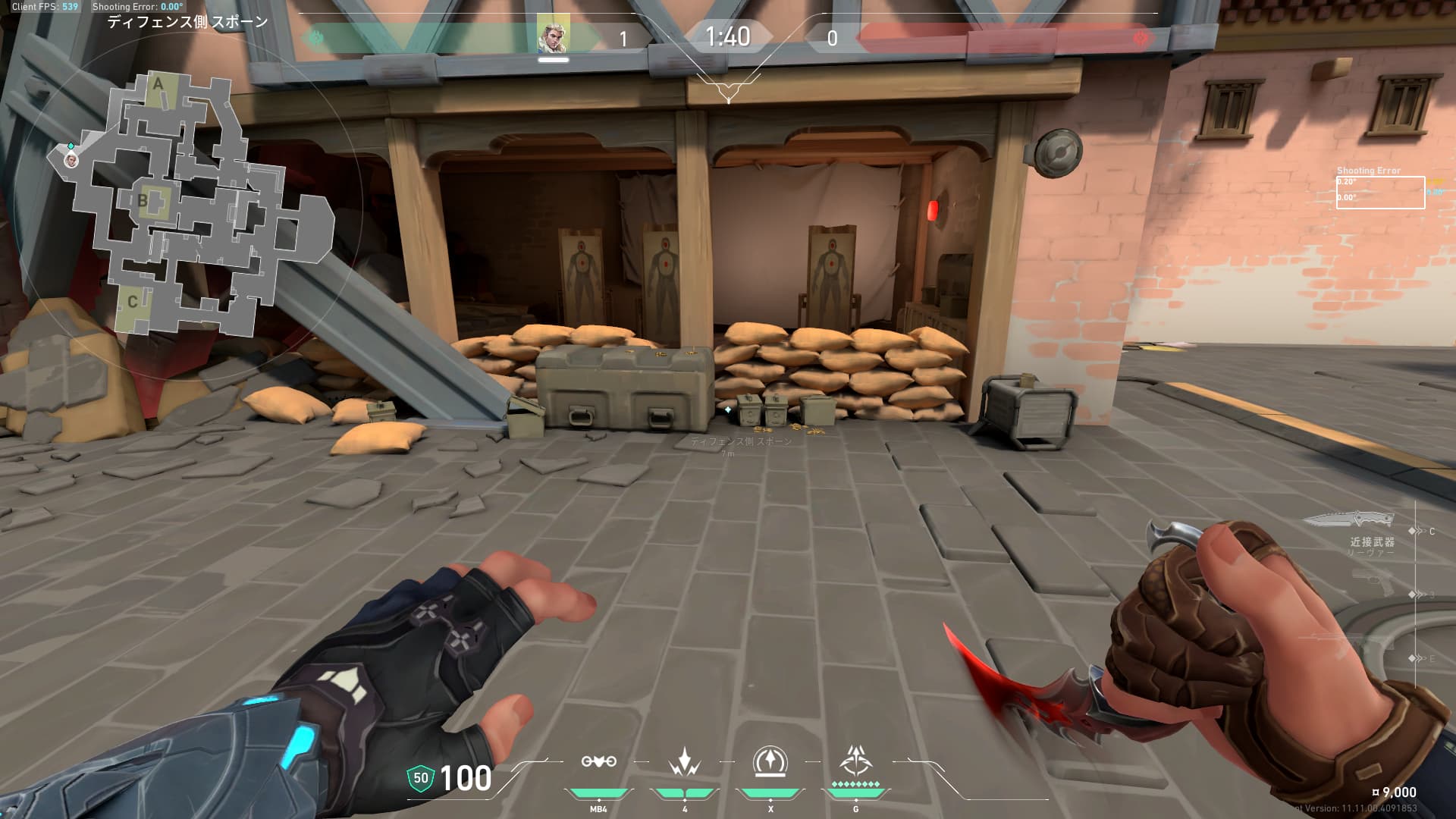This screenshot has height=819, width=1456.
Task: Activate the Recon Bolt ability icon
Action: [770, 761]
